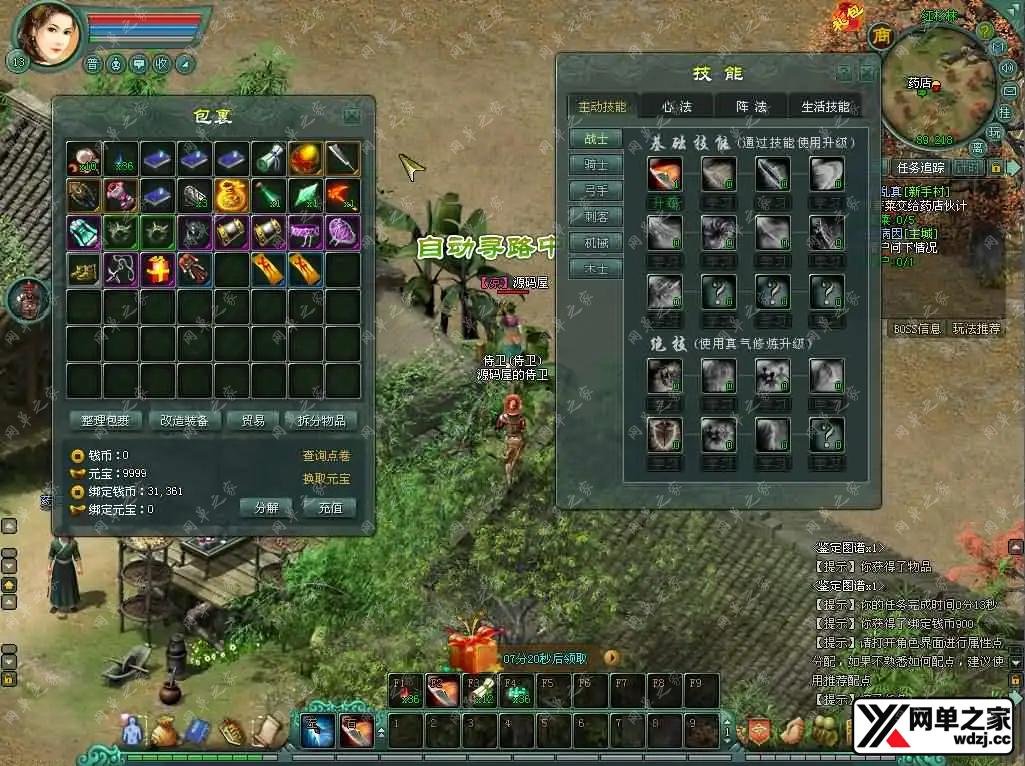Choose the 刺客 class category
This screenshot has width=1025, height=766.
[x=595, y=217]
